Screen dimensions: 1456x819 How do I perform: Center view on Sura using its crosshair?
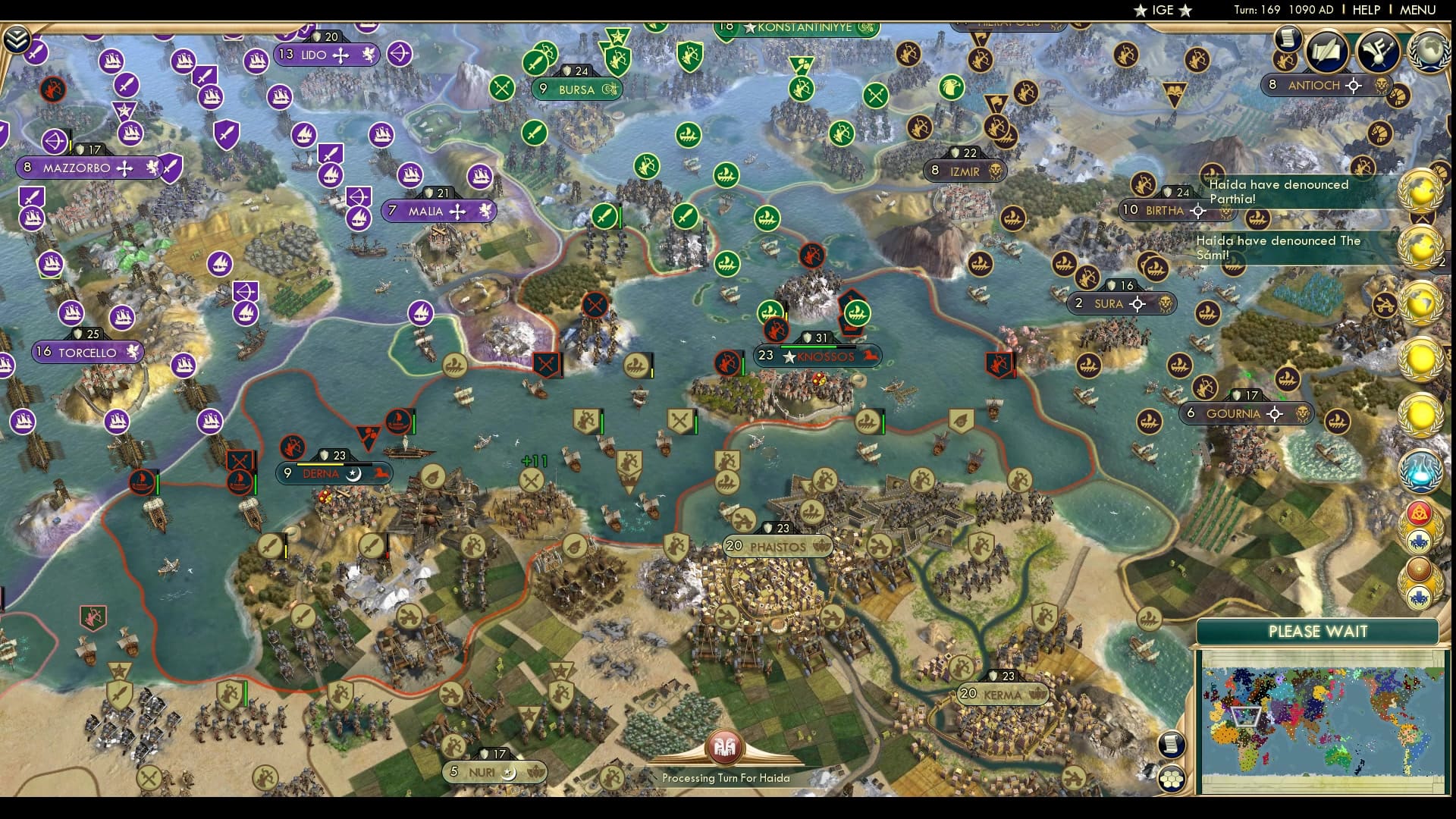click(x=1137, y=303)
